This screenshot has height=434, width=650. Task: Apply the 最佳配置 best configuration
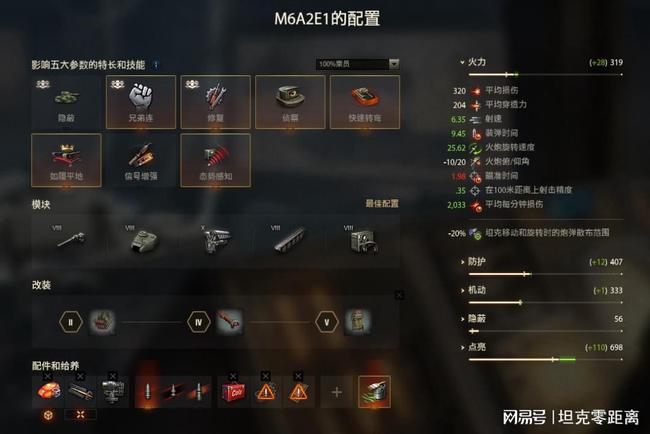382,204
